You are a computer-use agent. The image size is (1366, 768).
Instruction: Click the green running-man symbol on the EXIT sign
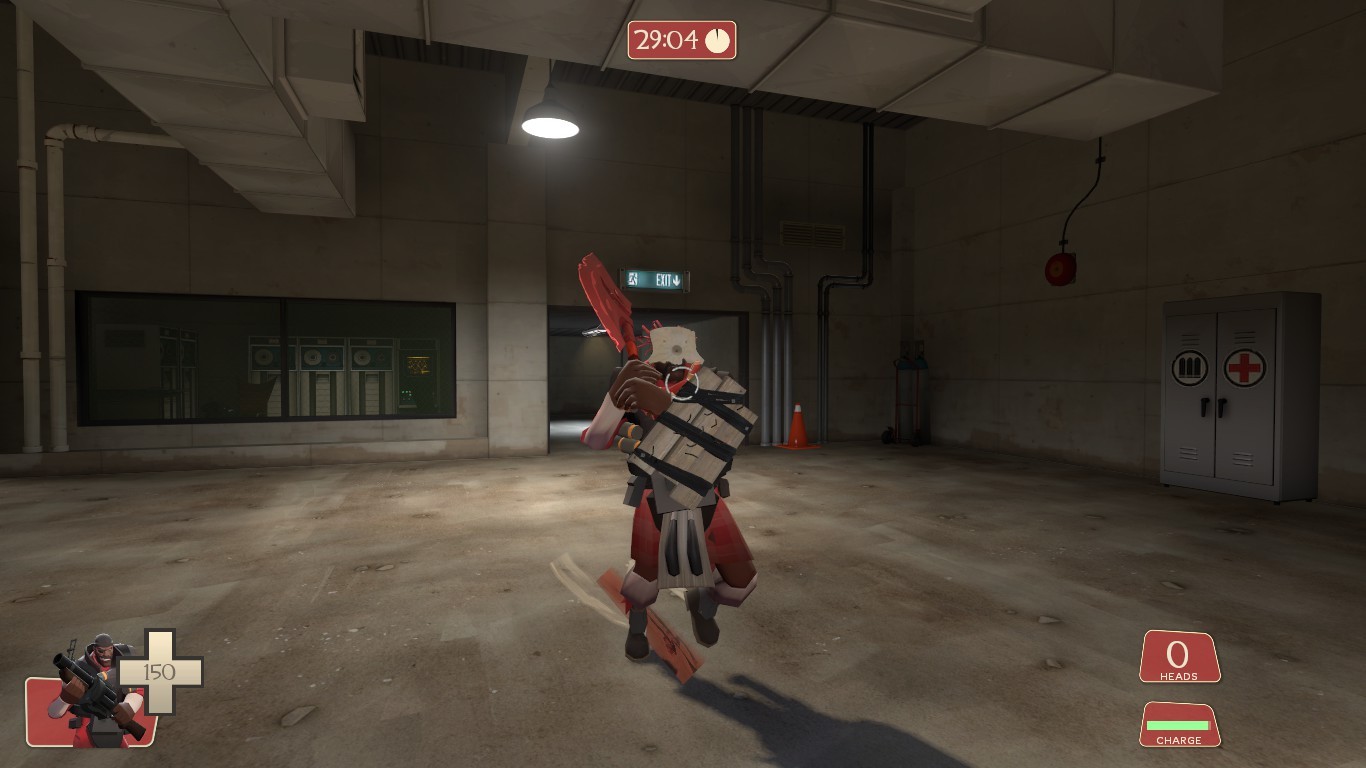point(632,280)
